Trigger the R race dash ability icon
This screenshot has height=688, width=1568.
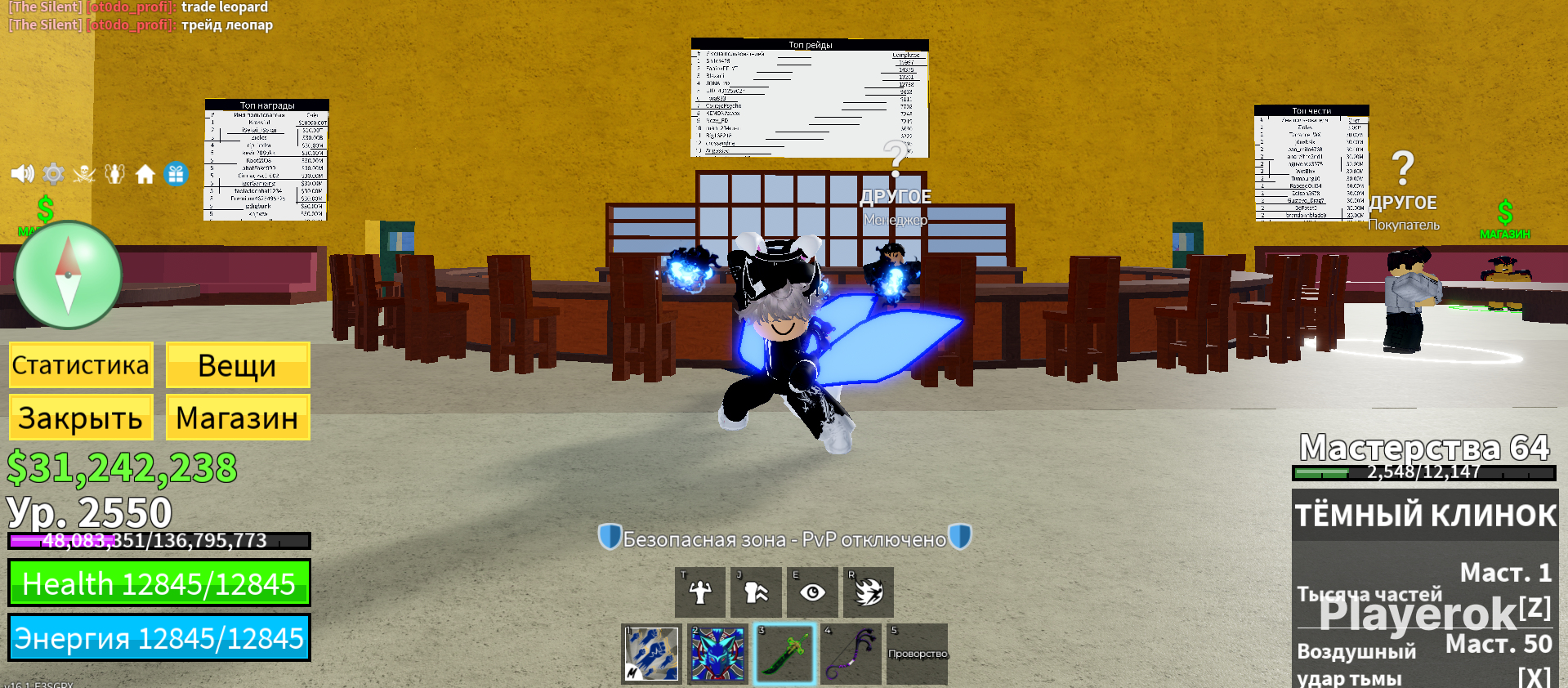[x=869, y=592]
